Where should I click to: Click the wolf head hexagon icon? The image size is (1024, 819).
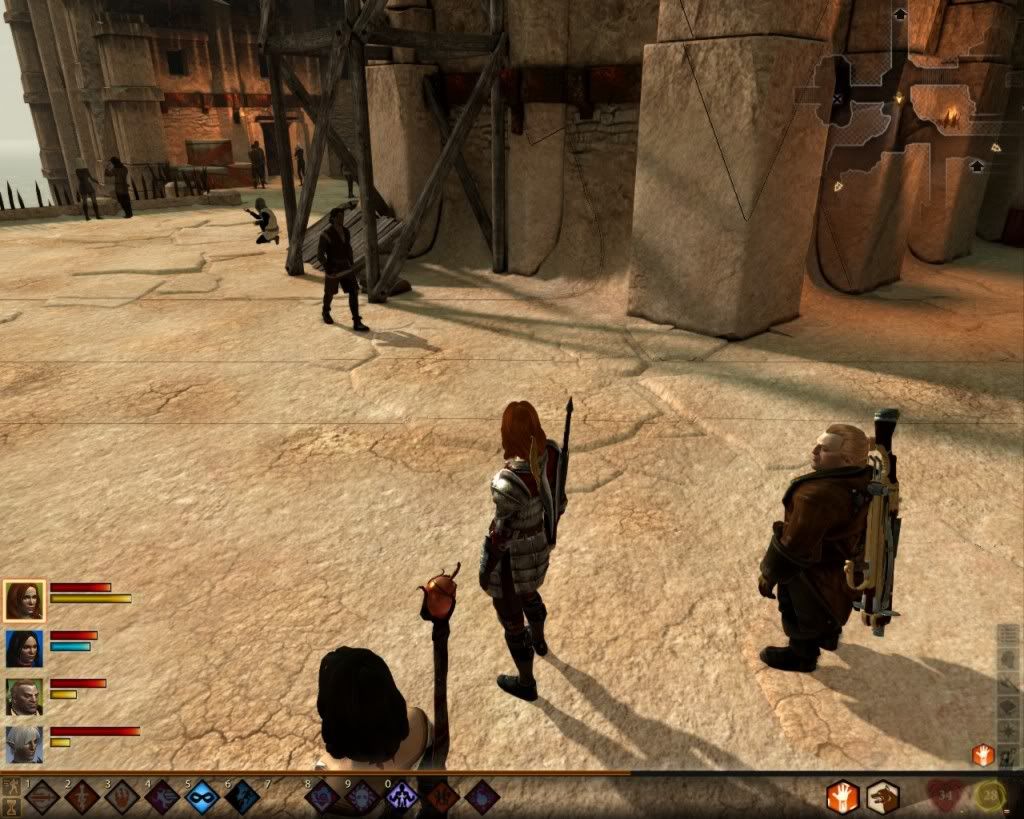pos(882,797)
